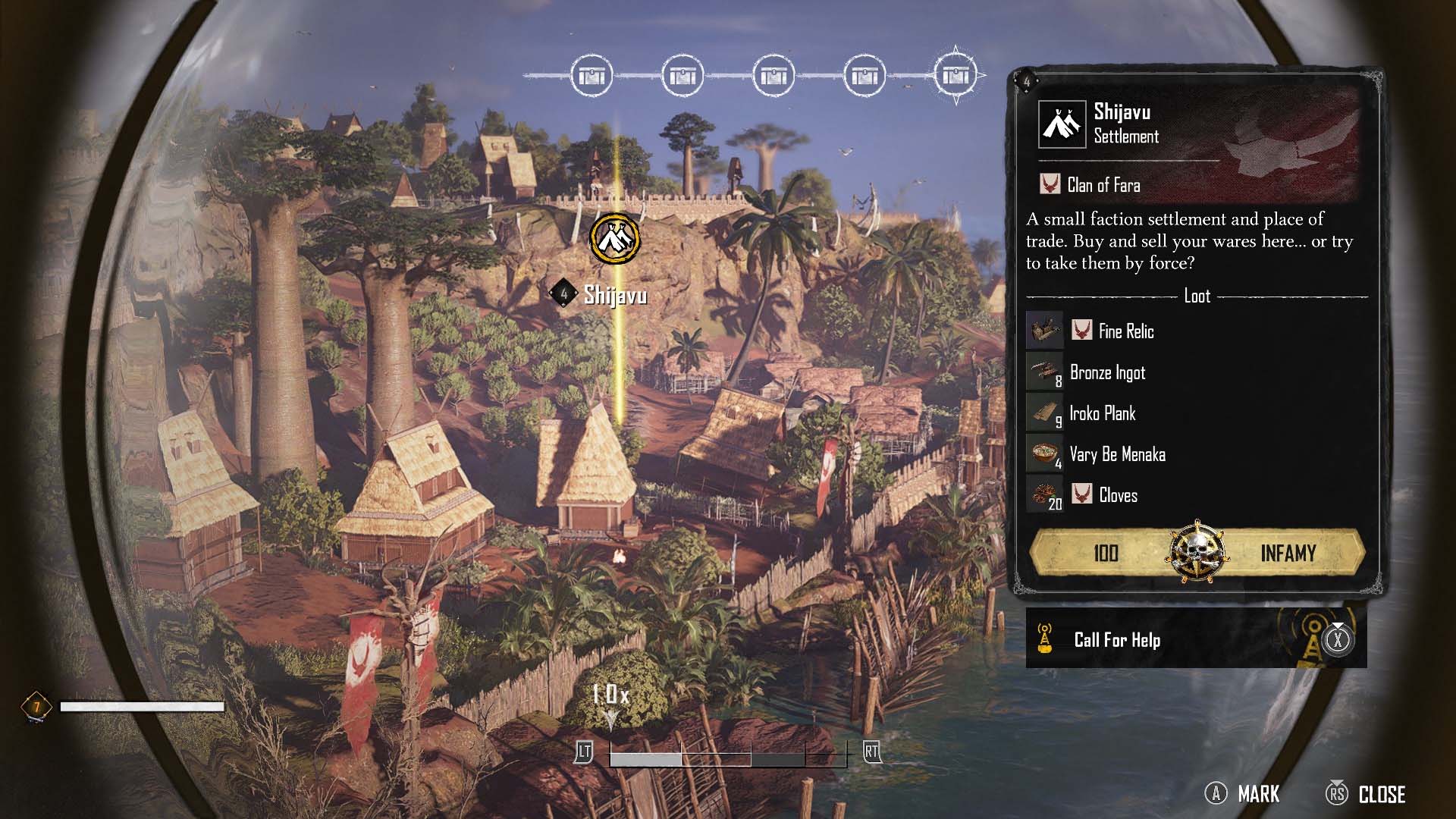Click the 100 Infamy reward banner
The image size is (1456, 819).
tap(1197, 553)
